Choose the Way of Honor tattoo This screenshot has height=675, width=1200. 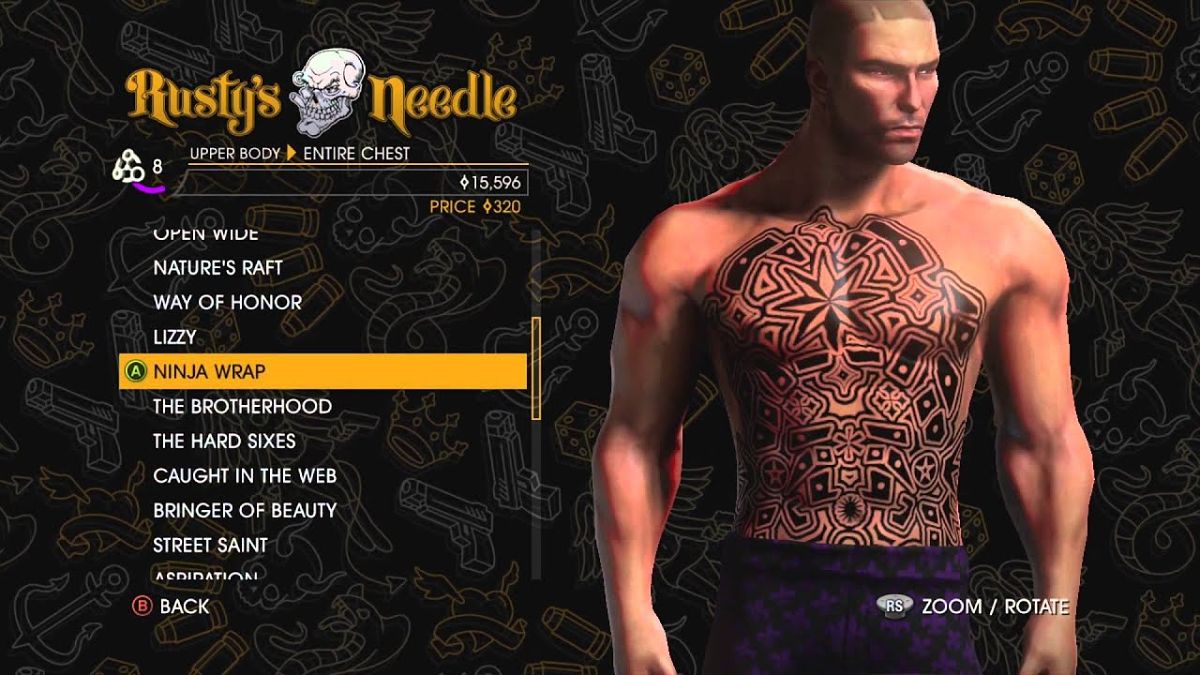tap(227, 302)
